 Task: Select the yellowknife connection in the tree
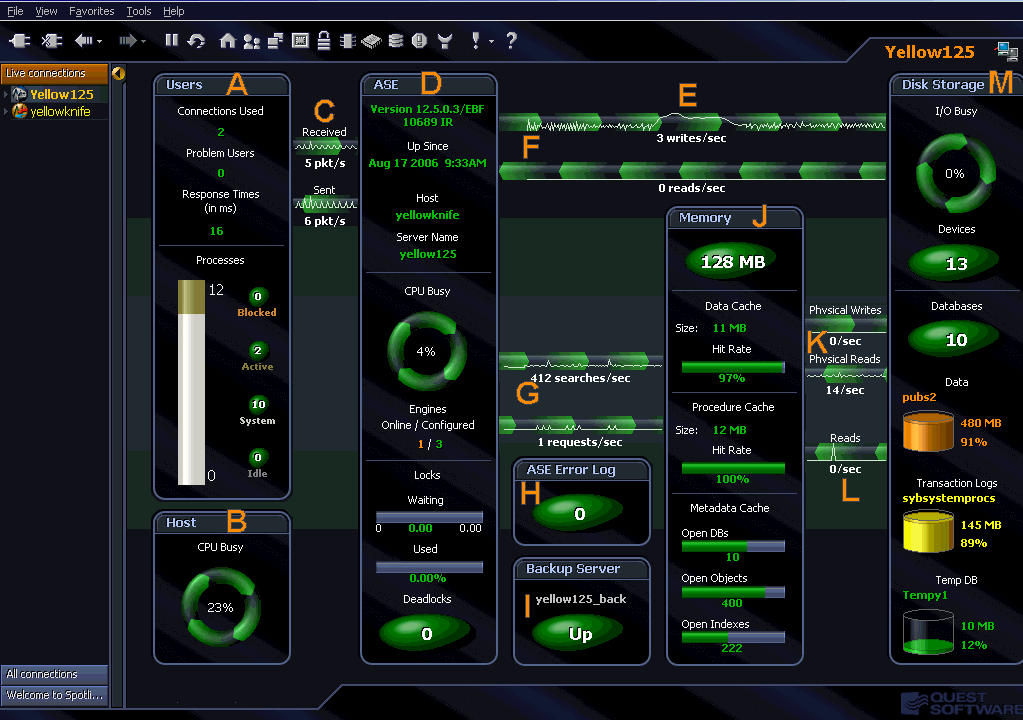[60, 111]
